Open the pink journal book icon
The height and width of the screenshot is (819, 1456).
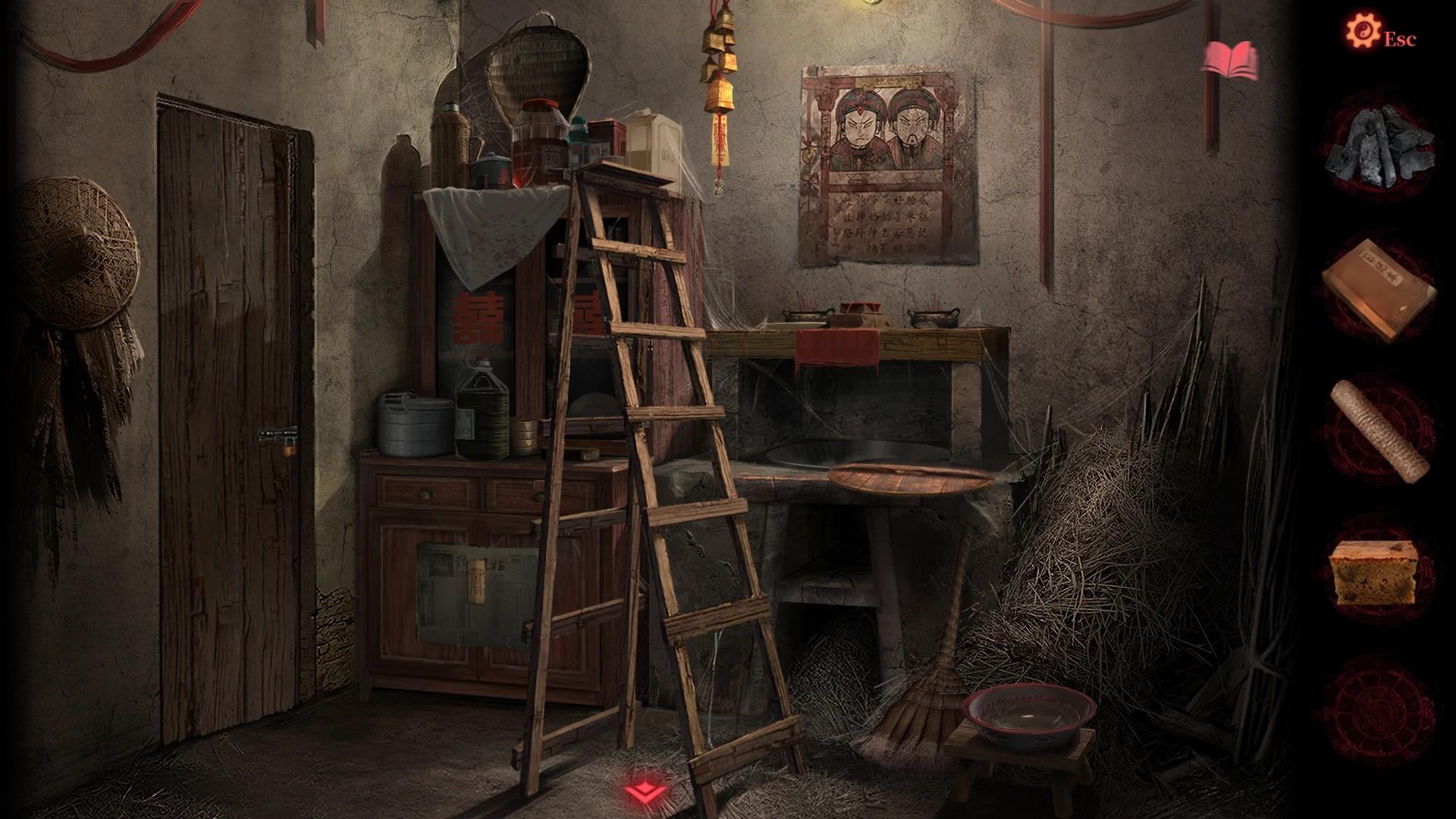coord(1230,57)
